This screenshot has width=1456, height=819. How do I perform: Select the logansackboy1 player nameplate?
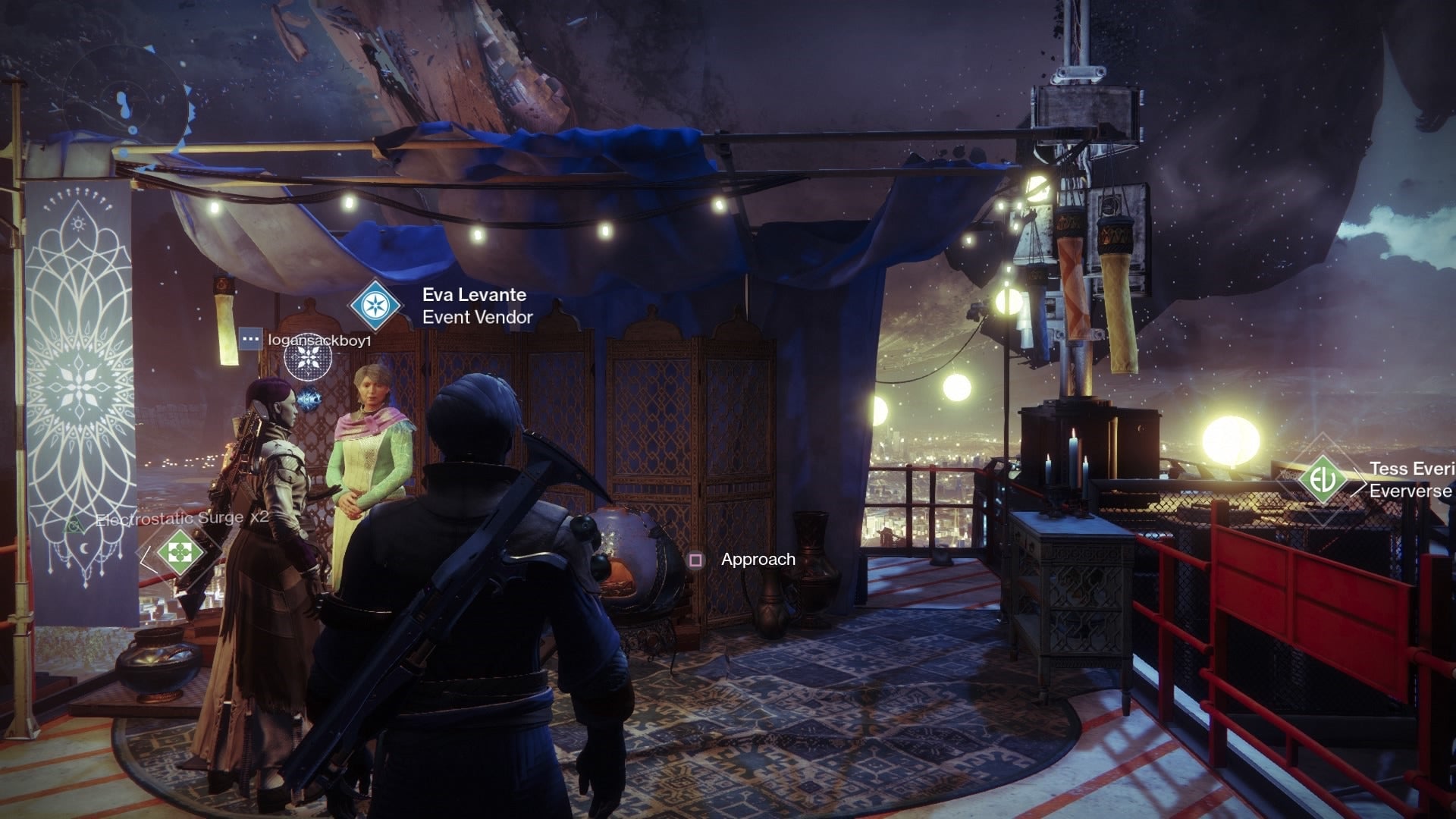click(319, 340)
